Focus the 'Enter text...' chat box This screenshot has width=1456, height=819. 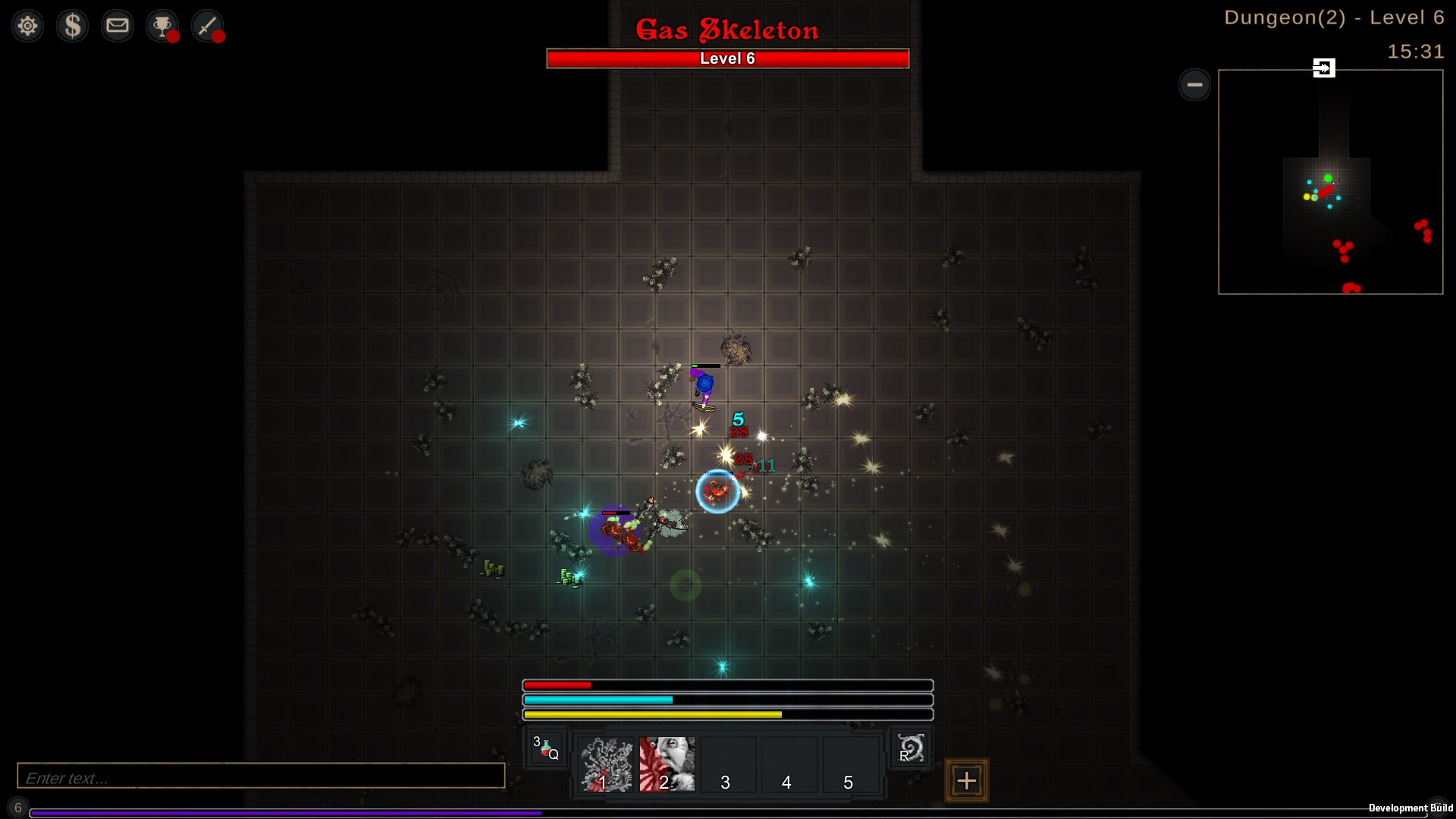coord(261,776)
